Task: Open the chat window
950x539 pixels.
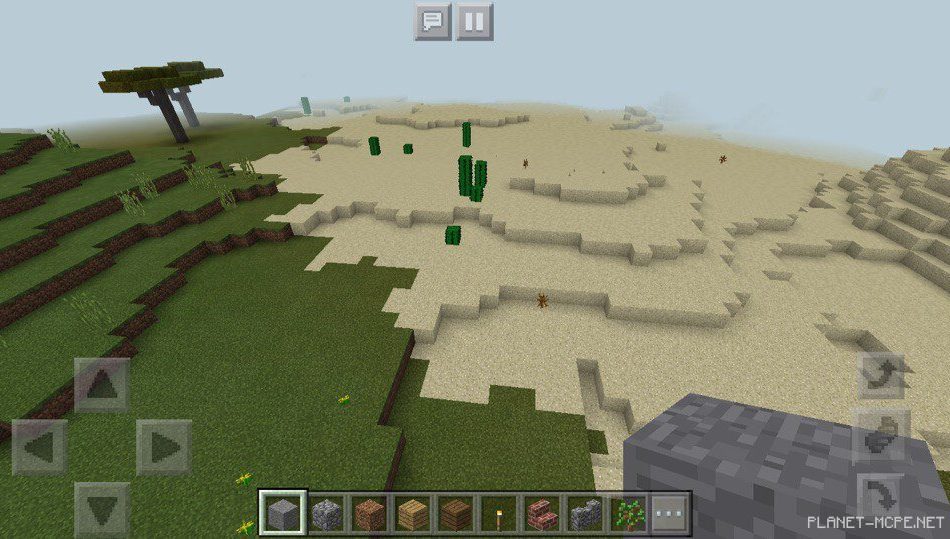Action: [x=433, y=21]
